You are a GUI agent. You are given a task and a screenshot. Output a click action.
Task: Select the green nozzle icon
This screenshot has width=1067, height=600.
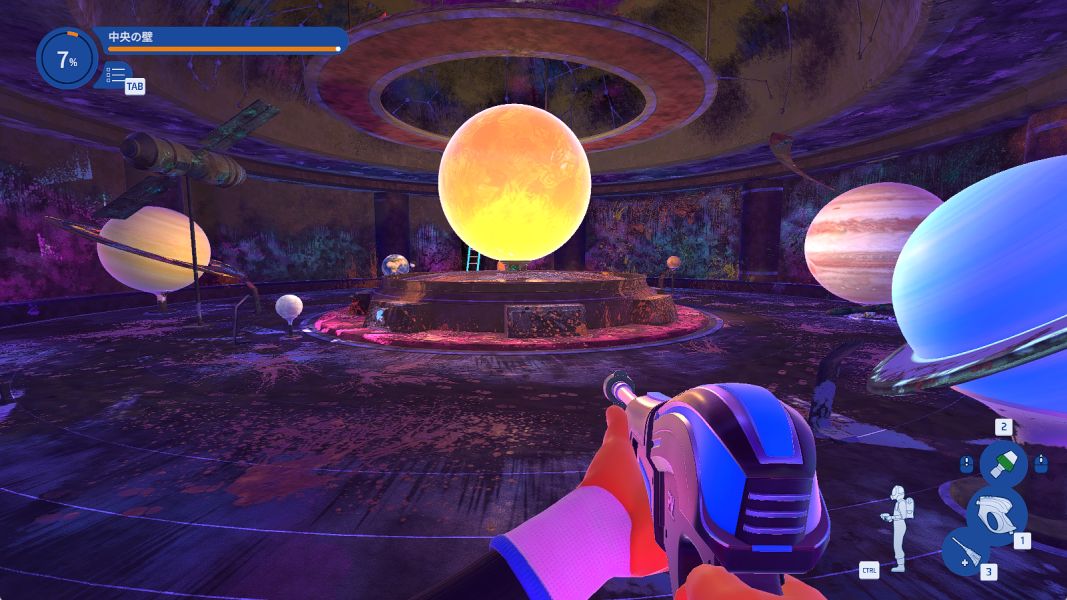[x=1002, y=463]
